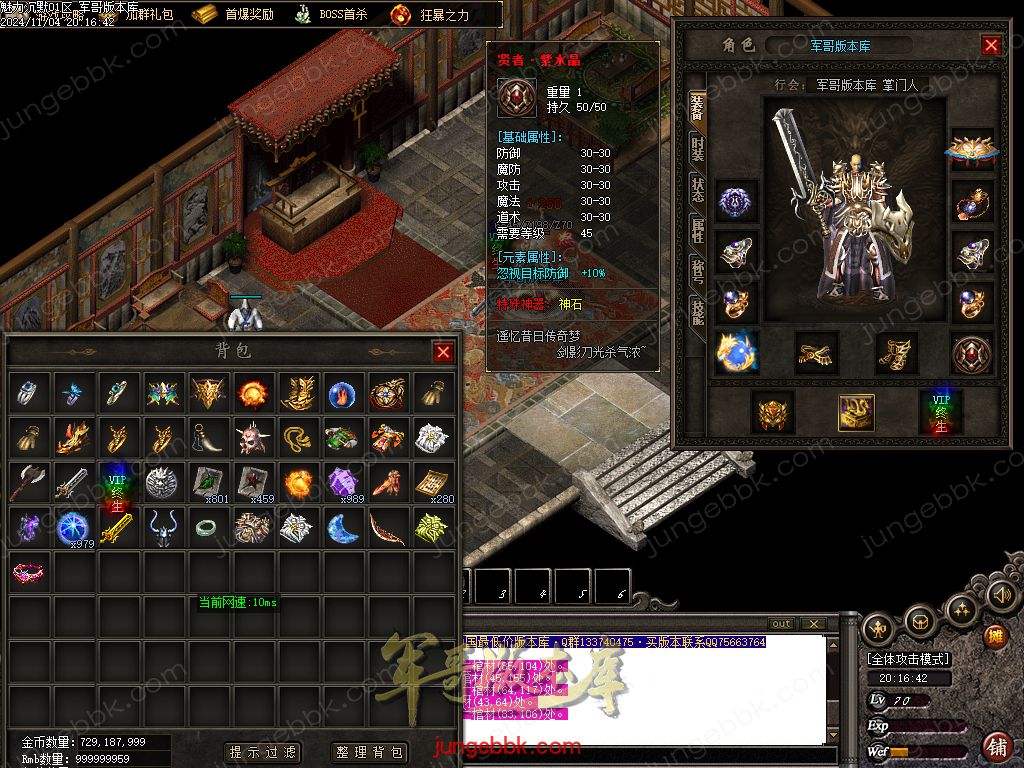
Task: Click the chat window's out button
Action: [x=781, y=624]
